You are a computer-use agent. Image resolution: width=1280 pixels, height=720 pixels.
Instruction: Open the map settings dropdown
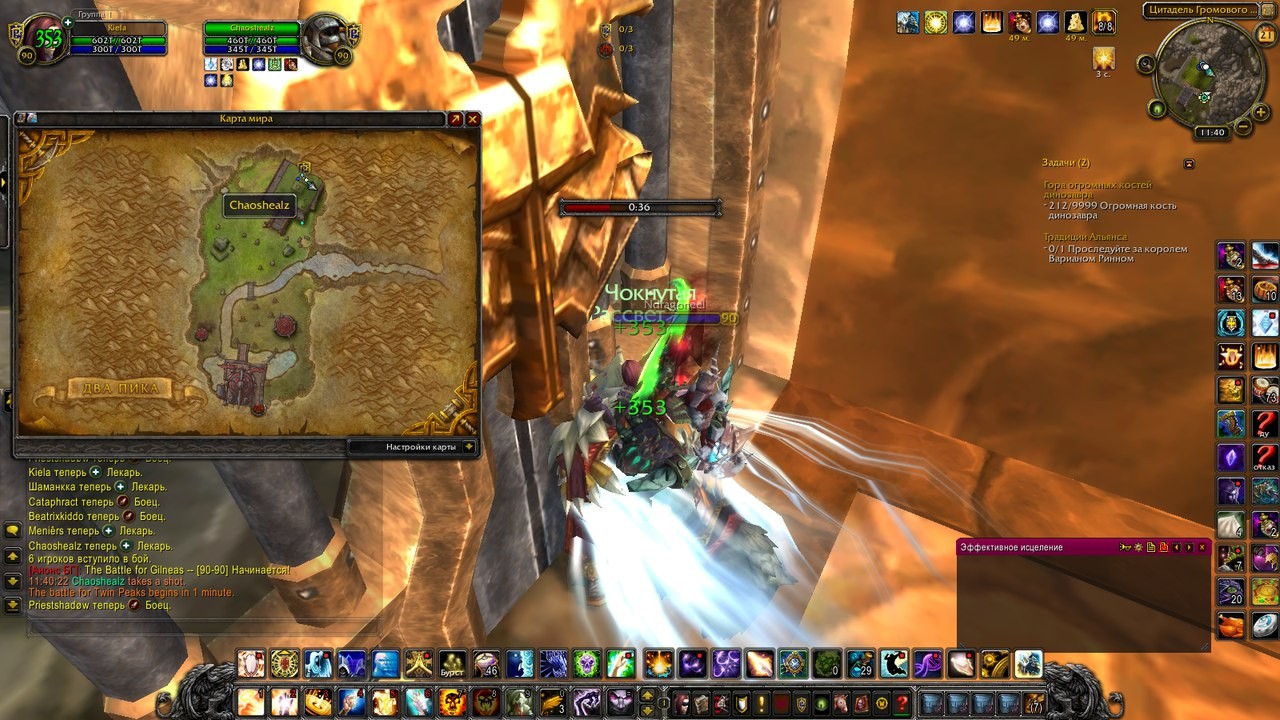coord(469,447)
